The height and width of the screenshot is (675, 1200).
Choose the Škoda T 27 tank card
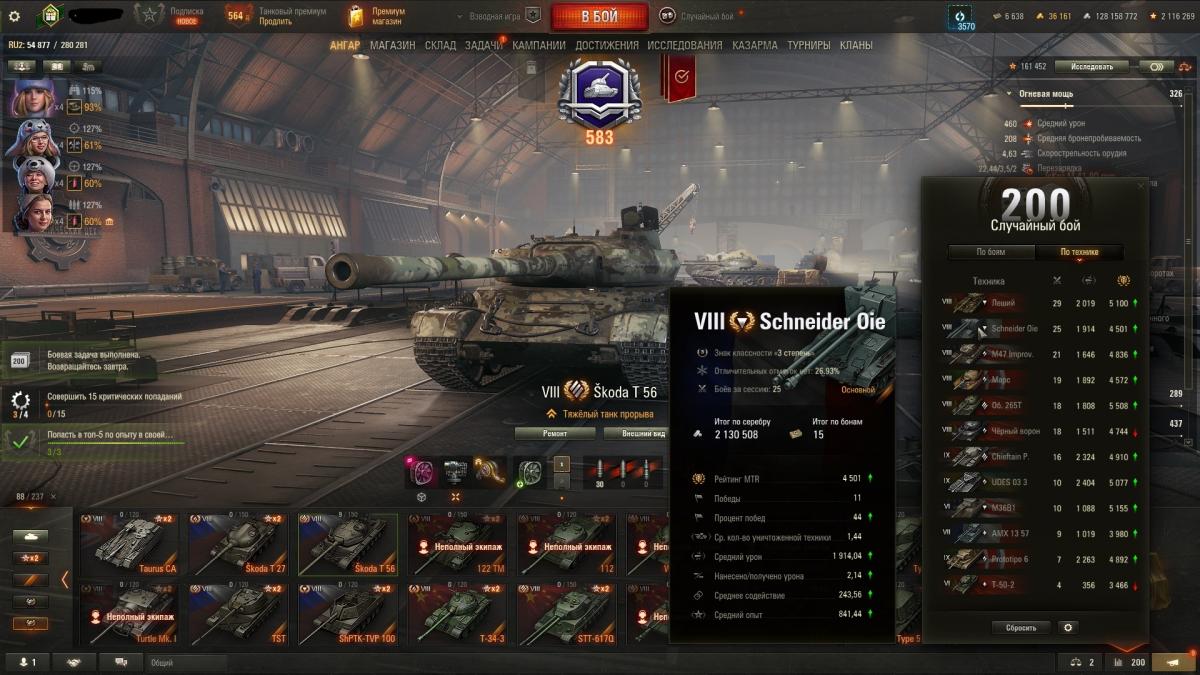238,543
